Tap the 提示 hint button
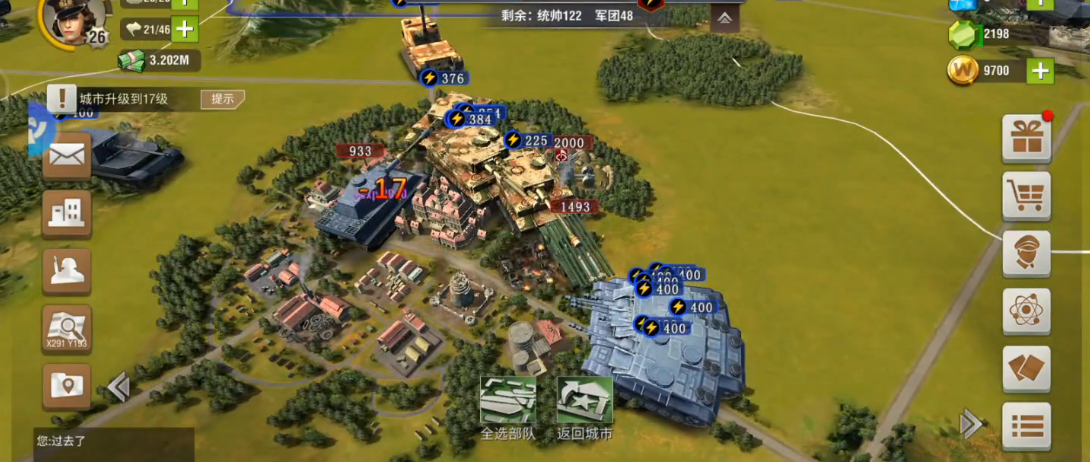 tap(222, 99)
